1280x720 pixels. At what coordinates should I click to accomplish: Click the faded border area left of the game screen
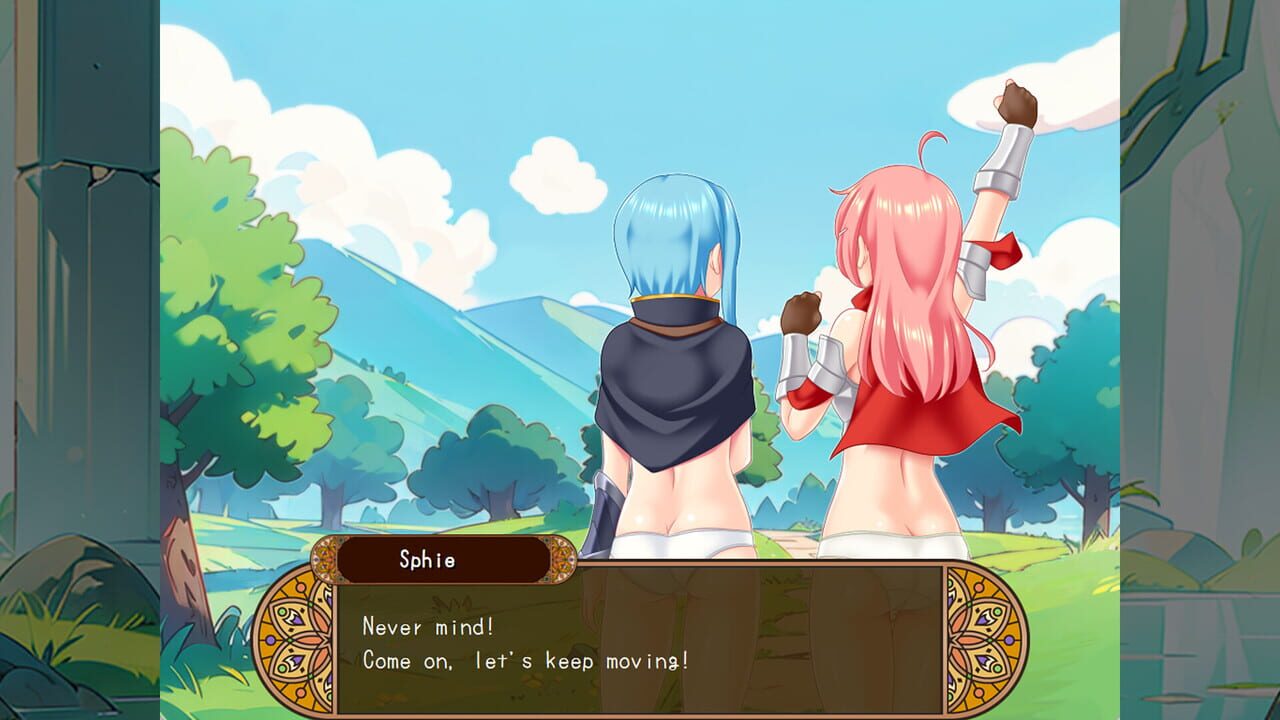tap(80, 360)
